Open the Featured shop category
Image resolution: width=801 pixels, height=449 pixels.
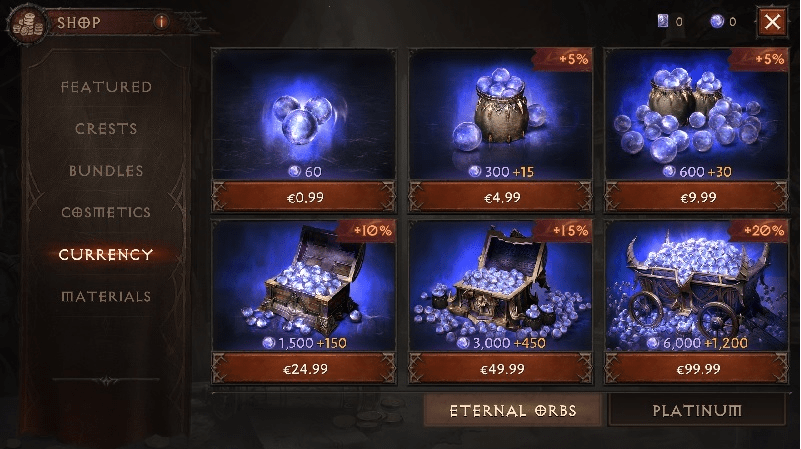tap(106, 87)
